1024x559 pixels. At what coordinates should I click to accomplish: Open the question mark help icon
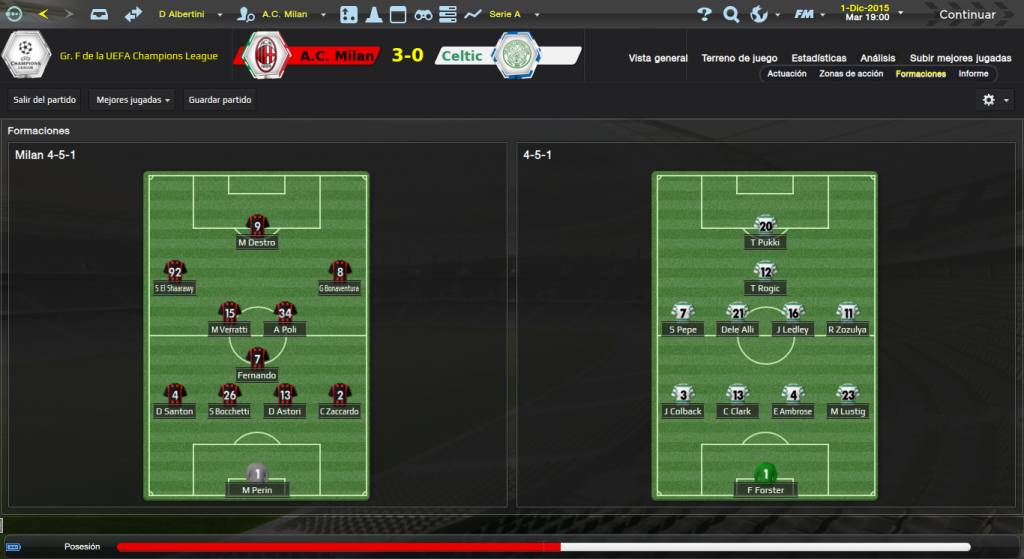(x=704, y=14)
